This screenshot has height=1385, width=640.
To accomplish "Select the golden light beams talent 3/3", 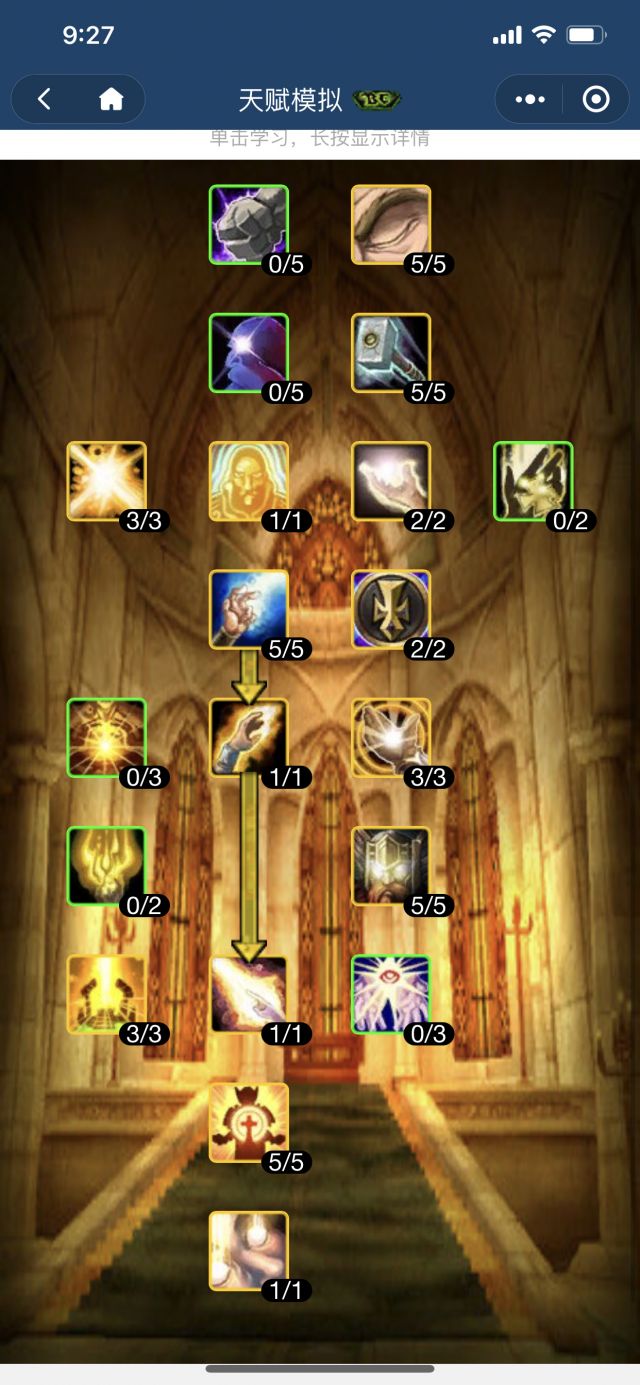I will [107, 994].
